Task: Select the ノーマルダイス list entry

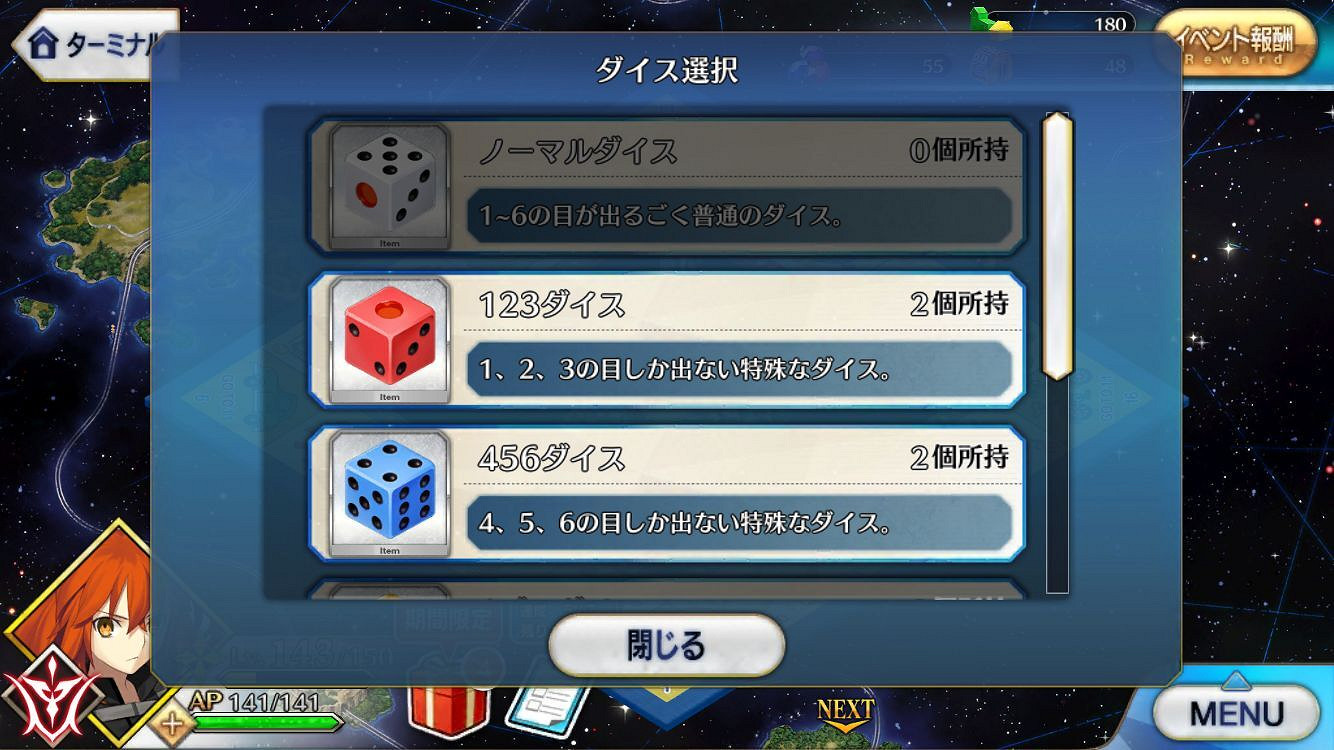Action: [x=670, y=185]
